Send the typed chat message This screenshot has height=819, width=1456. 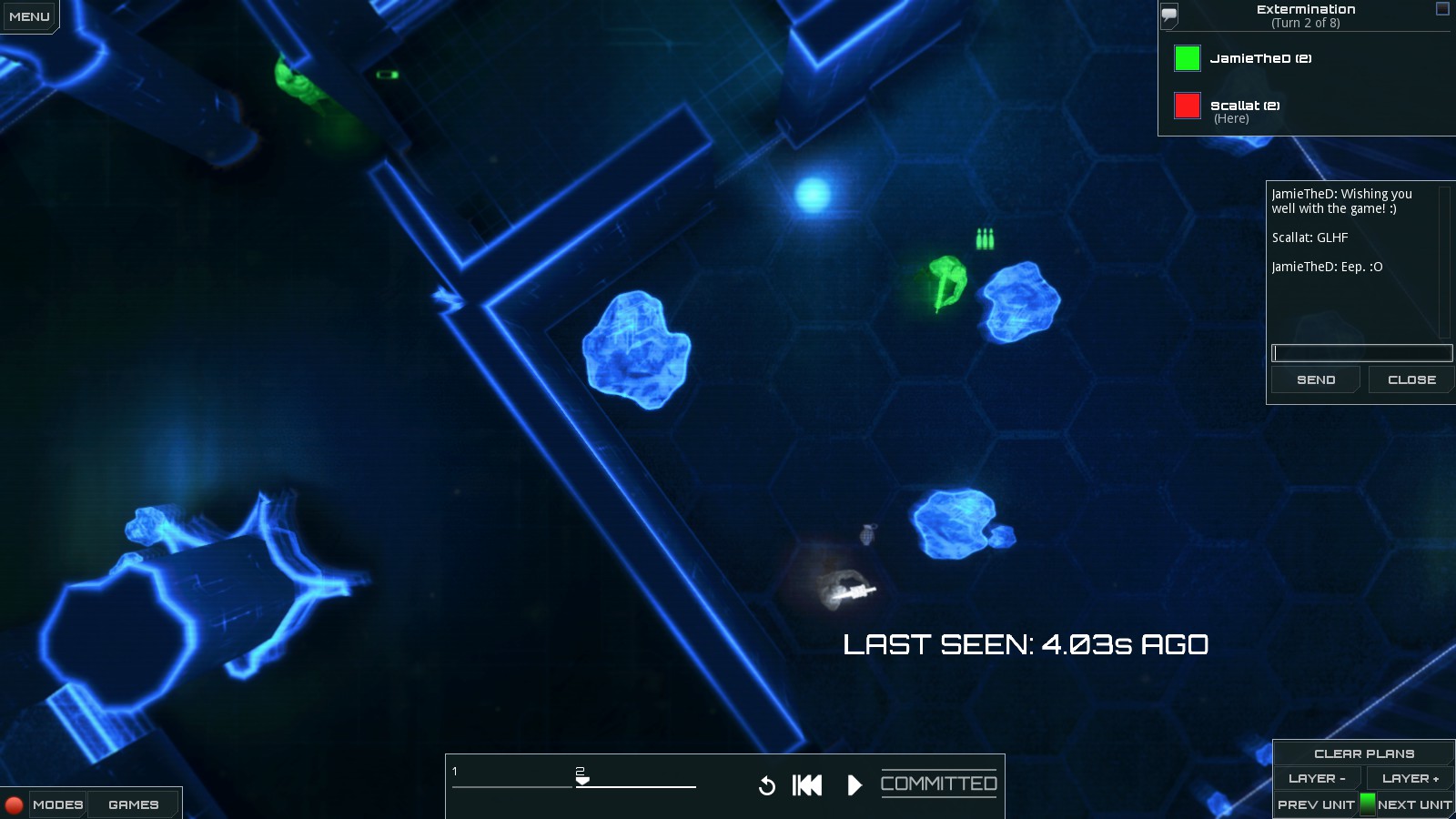1314,379
